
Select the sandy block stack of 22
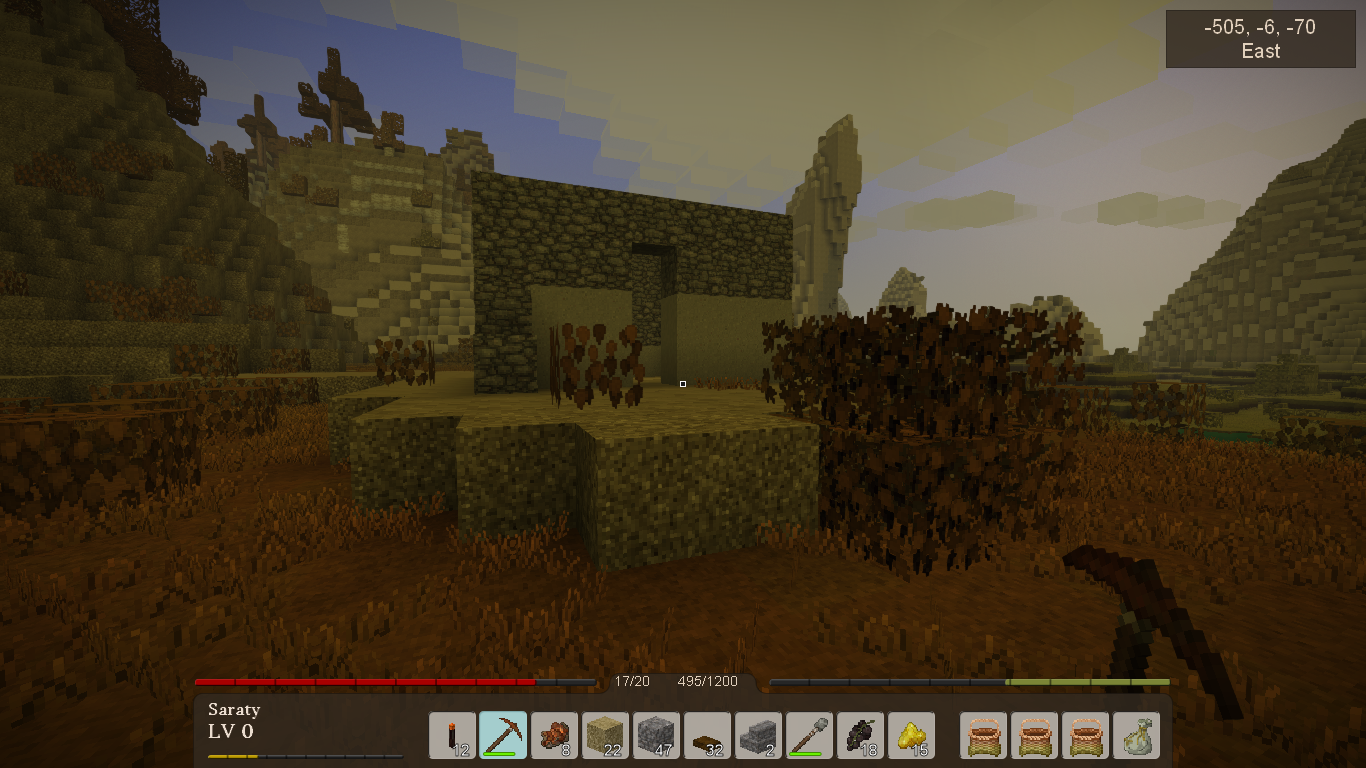point(606,736)
